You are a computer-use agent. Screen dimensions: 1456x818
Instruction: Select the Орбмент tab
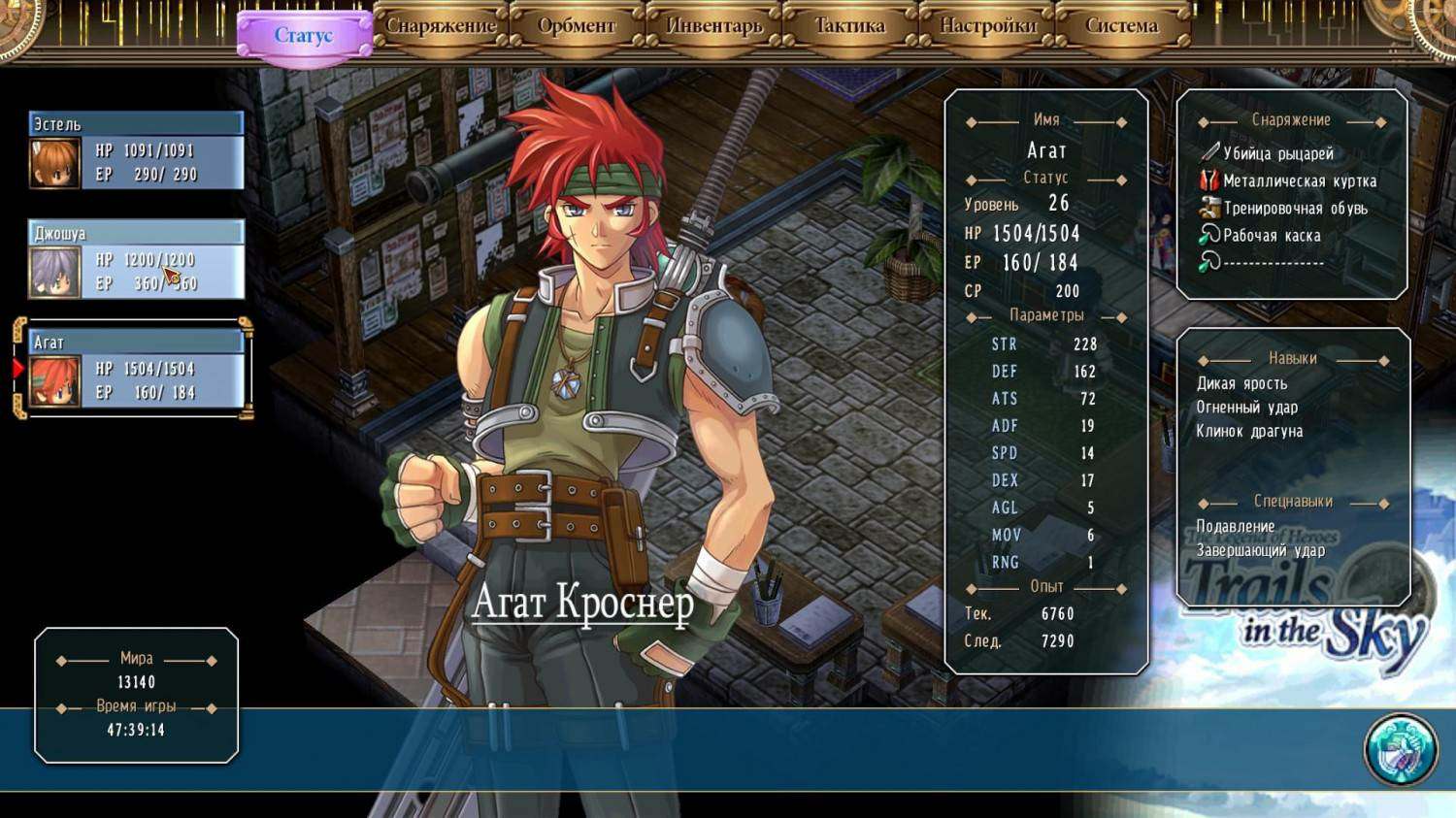577,26
